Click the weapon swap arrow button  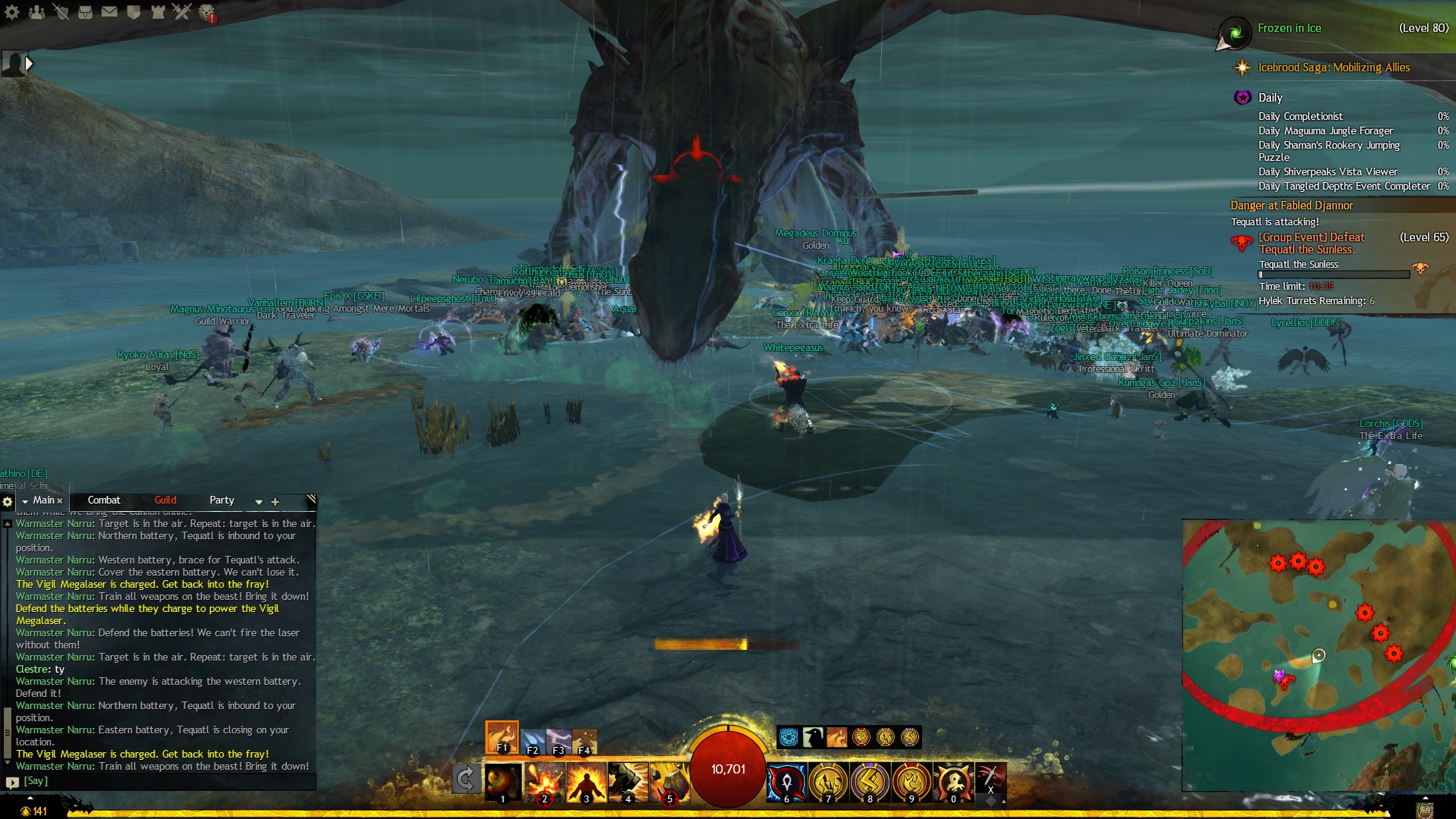[466, 779]
